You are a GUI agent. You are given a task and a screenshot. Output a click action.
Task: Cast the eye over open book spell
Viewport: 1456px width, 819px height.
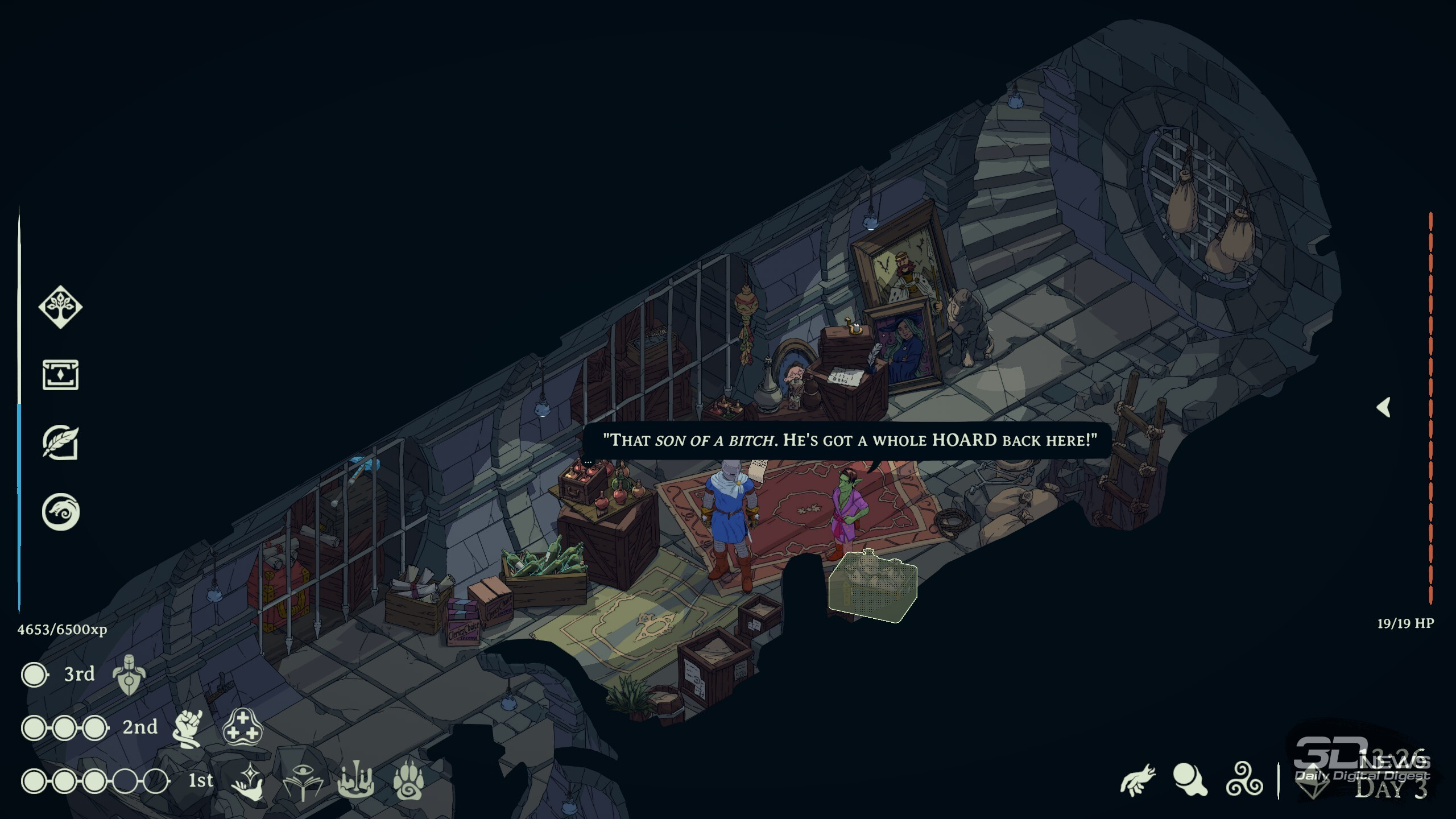pyautogui.click(x=303, y=781)
